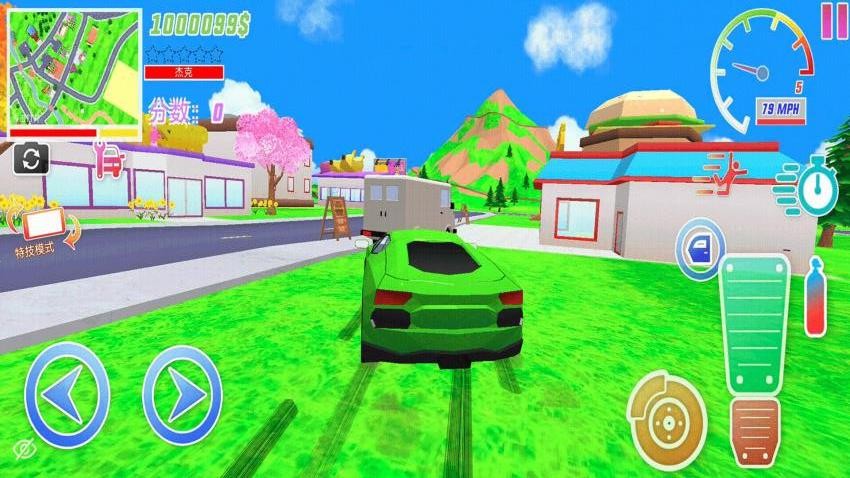
Task: Switch the camera view
Action: pyautogui.click(x=31, y=157)
